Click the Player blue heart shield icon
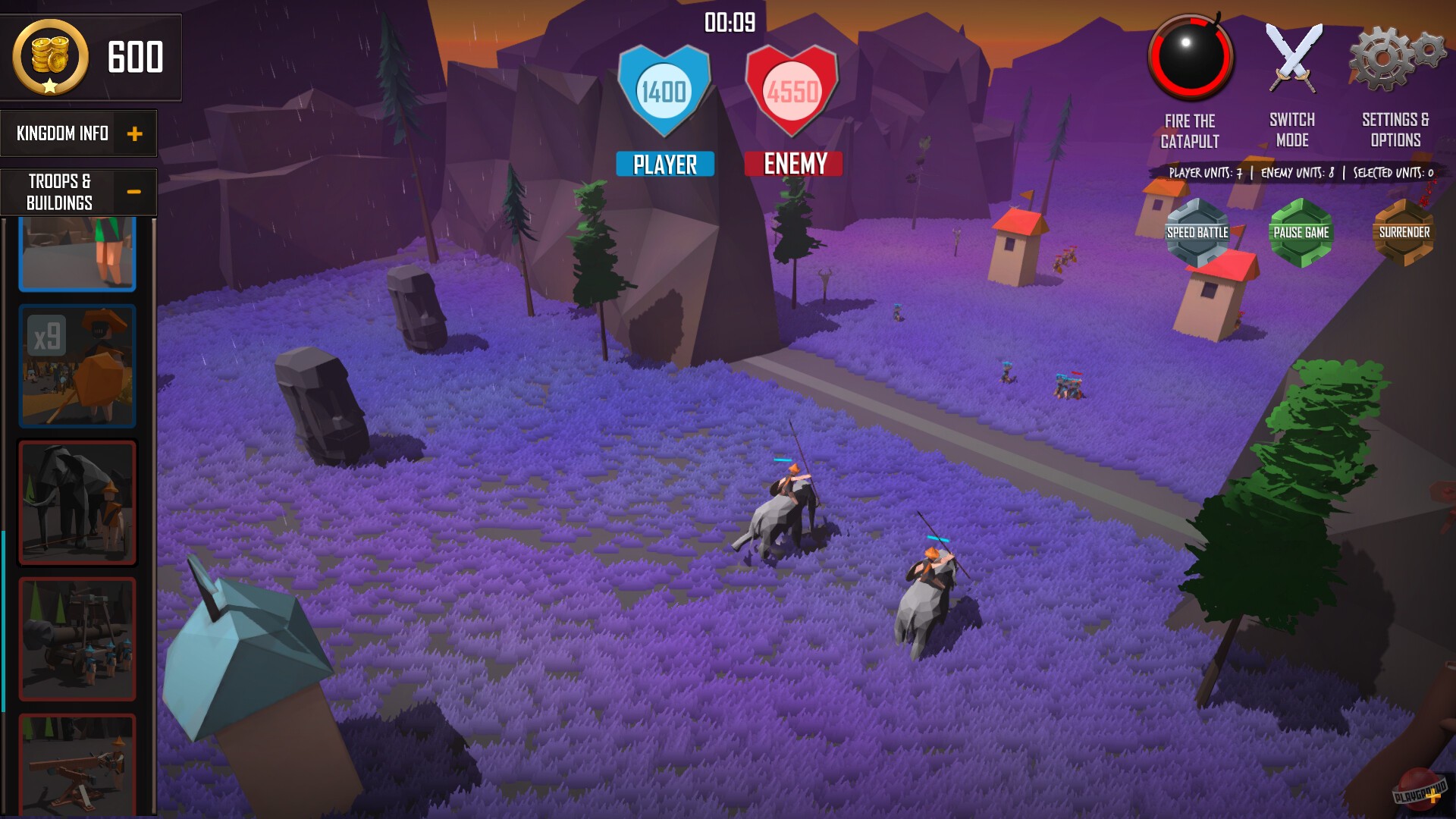 coord(664,89)
